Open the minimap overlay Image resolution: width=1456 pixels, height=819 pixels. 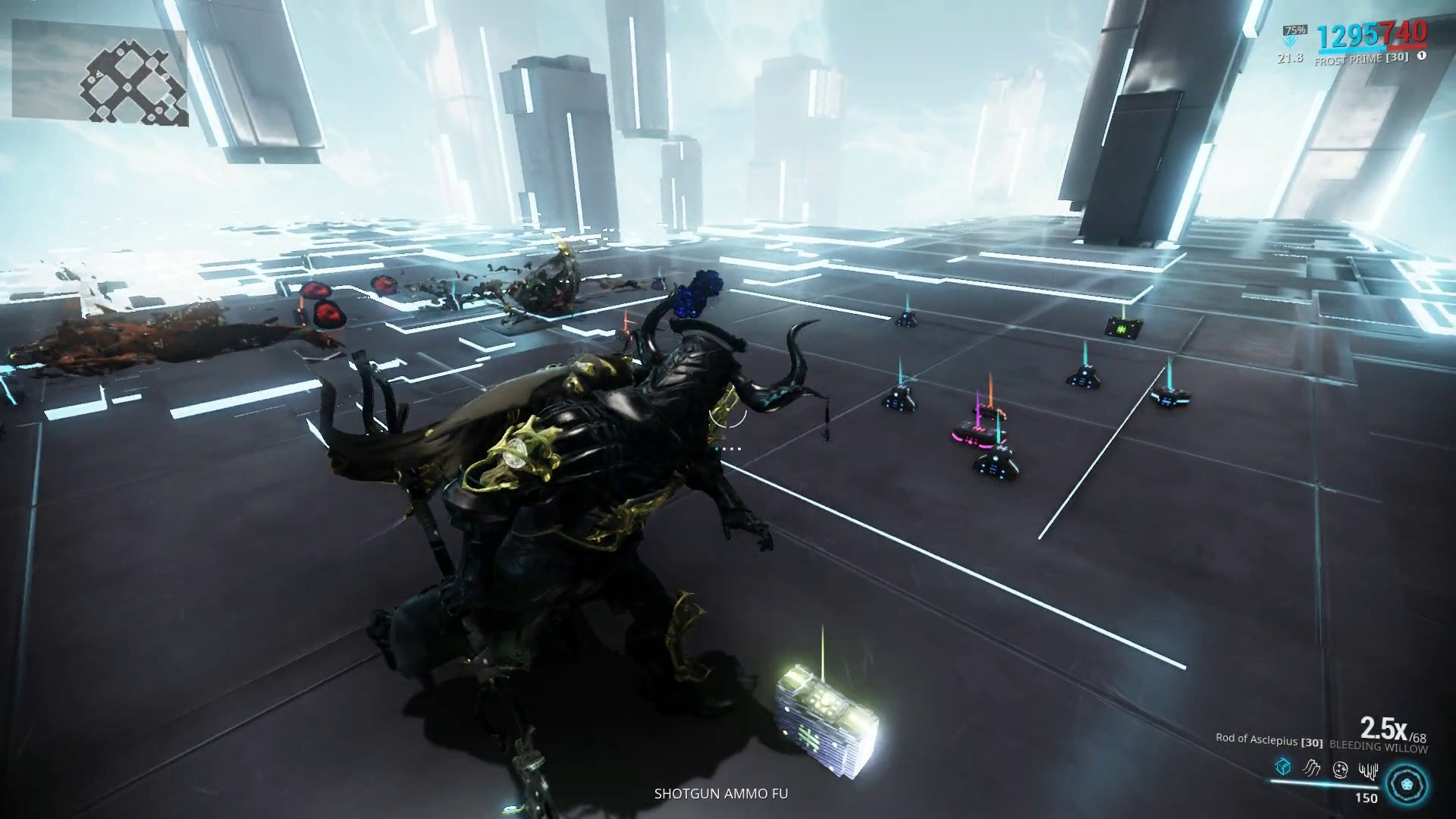[x=100, y=73]
